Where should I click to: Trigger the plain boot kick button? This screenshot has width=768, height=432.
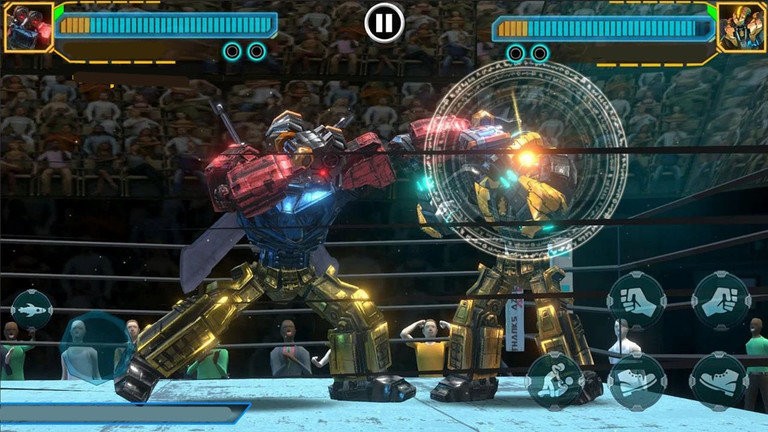[719, 381]
